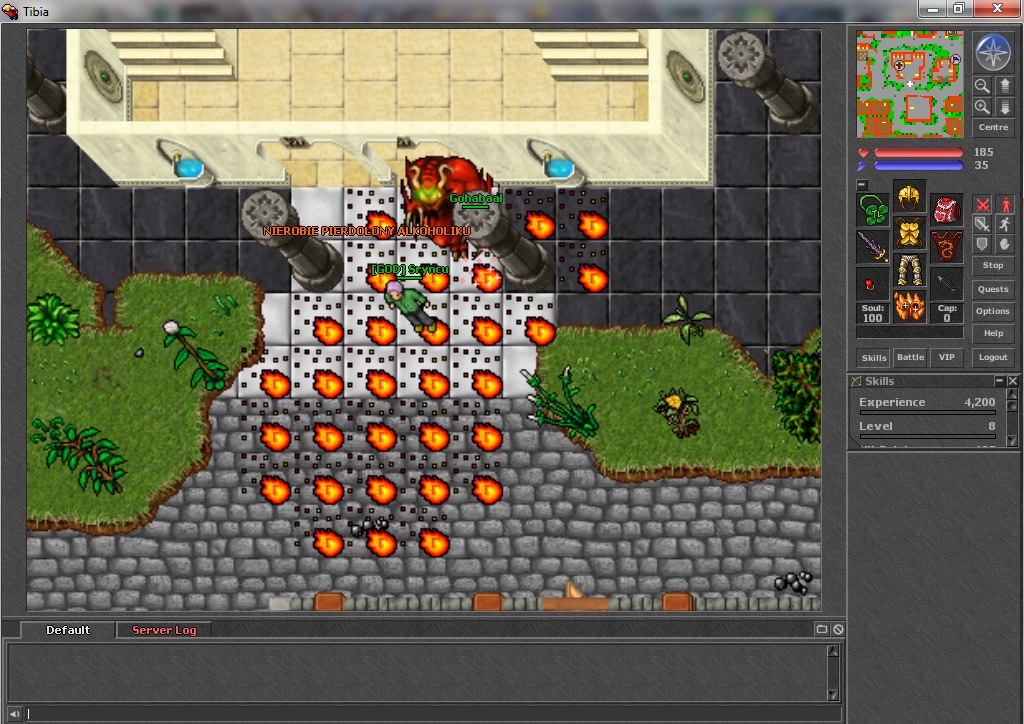Switch to the Server Log tab
Screen dimensions: 1024x724
click(164, 630)
